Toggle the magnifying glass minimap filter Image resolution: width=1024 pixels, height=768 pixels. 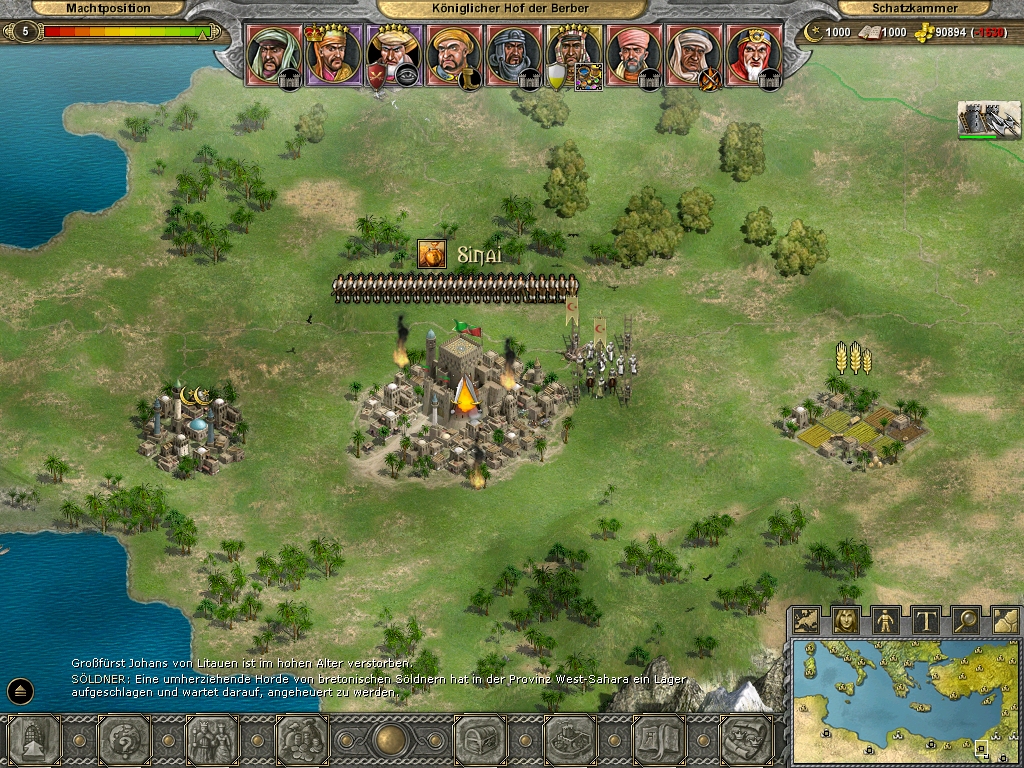click(965, 621)
